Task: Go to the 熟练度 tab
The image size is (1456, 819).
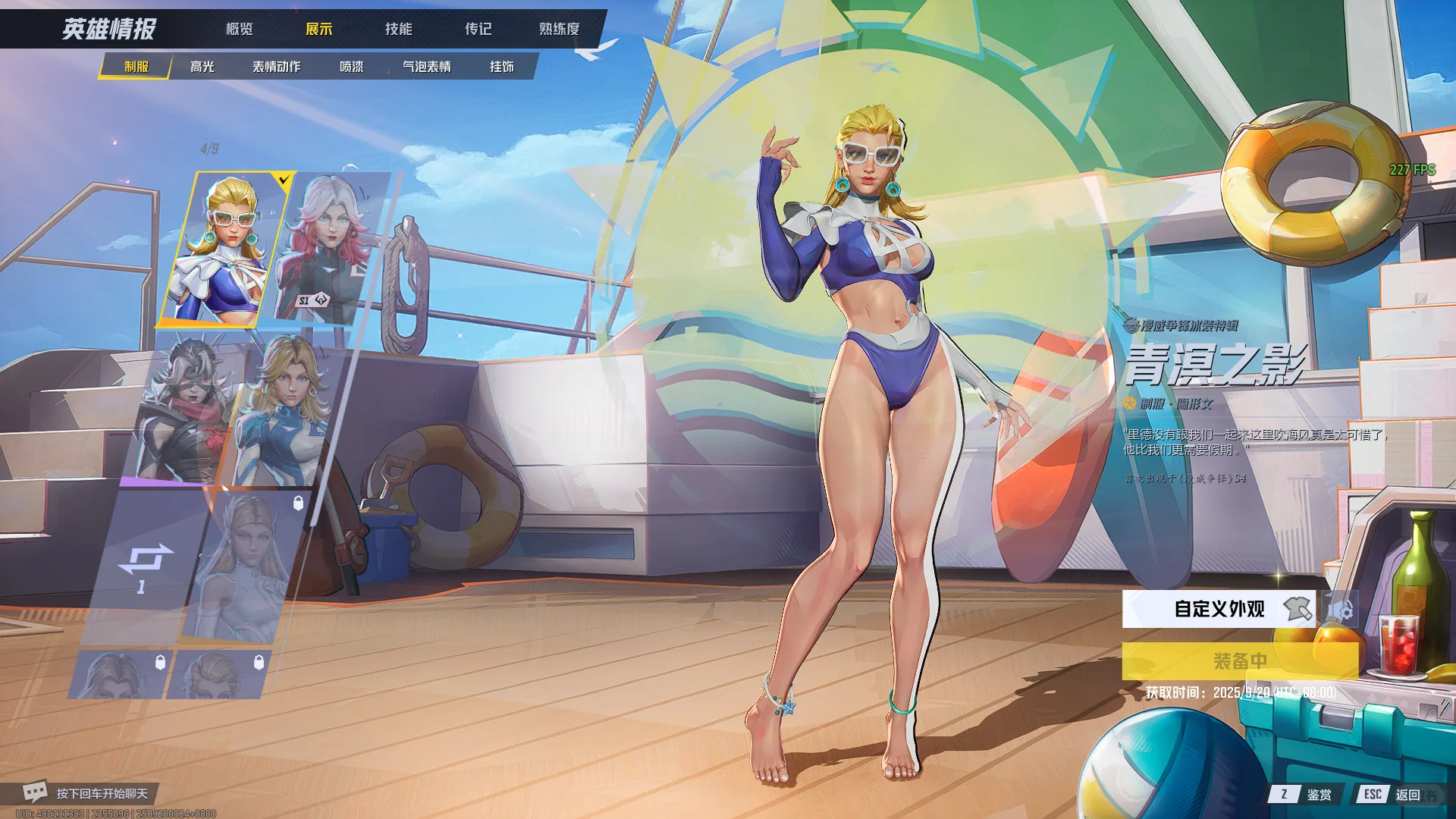Action: pos(559,29)
